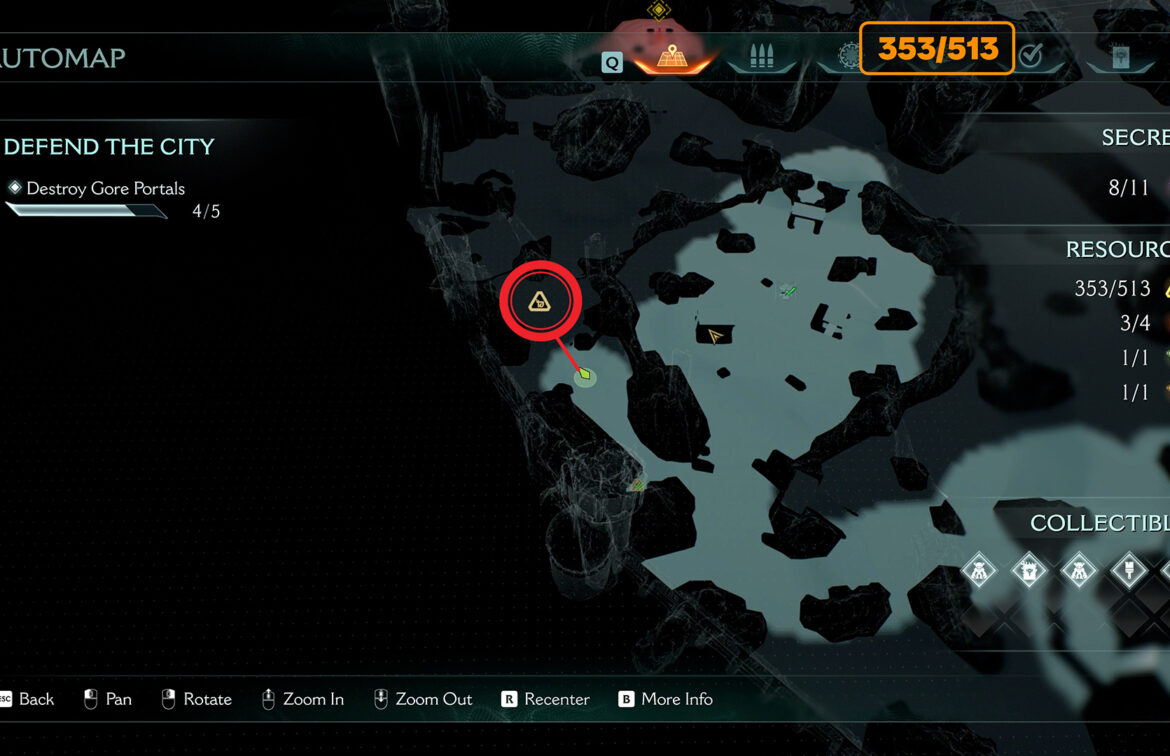Open the gear cog tab
Screen dimensions: 1170x756
[x=846, y=56]
